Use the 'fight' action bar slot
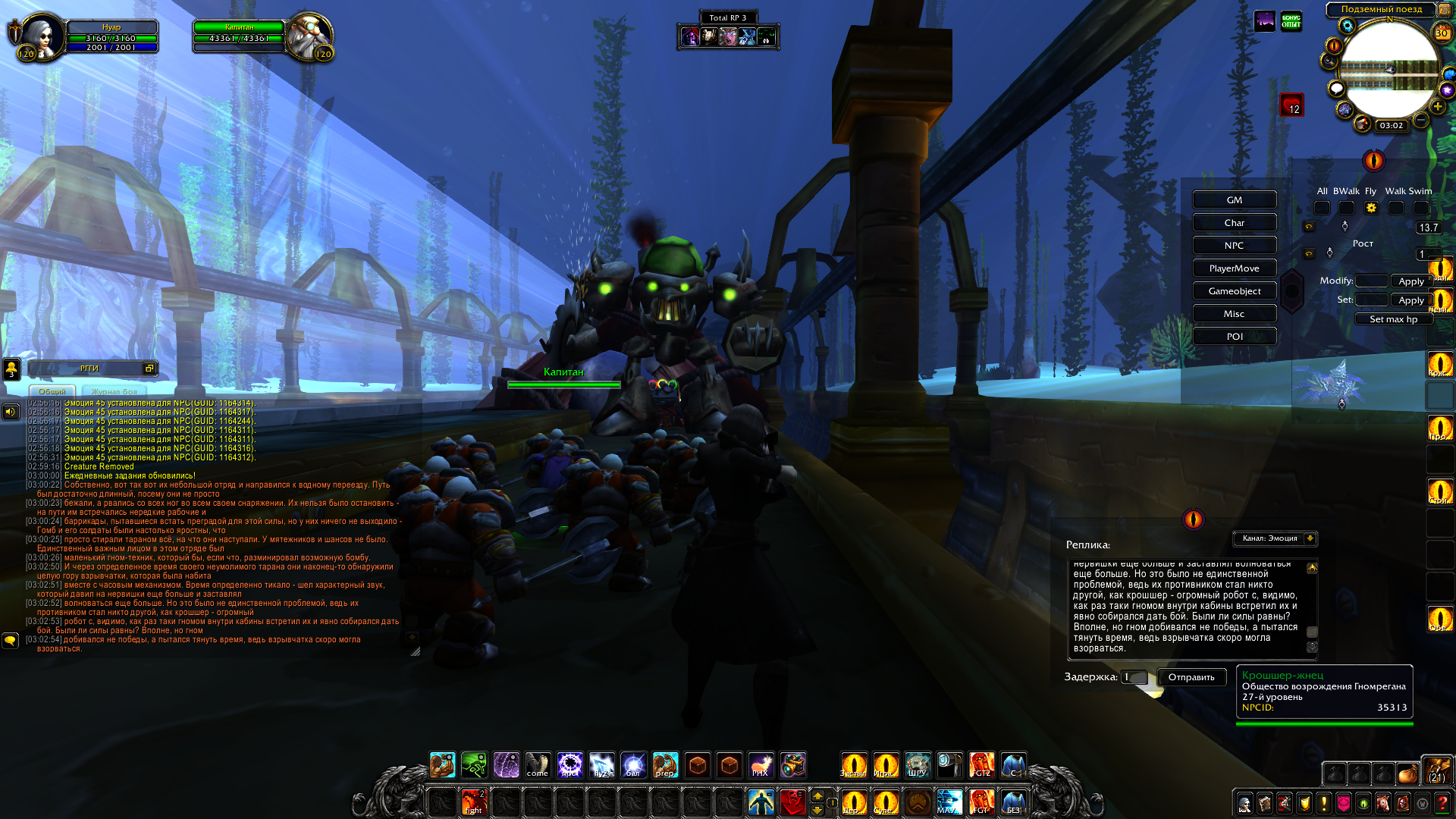This screenshot has width=1456, height=819. [x=474, y=802]
